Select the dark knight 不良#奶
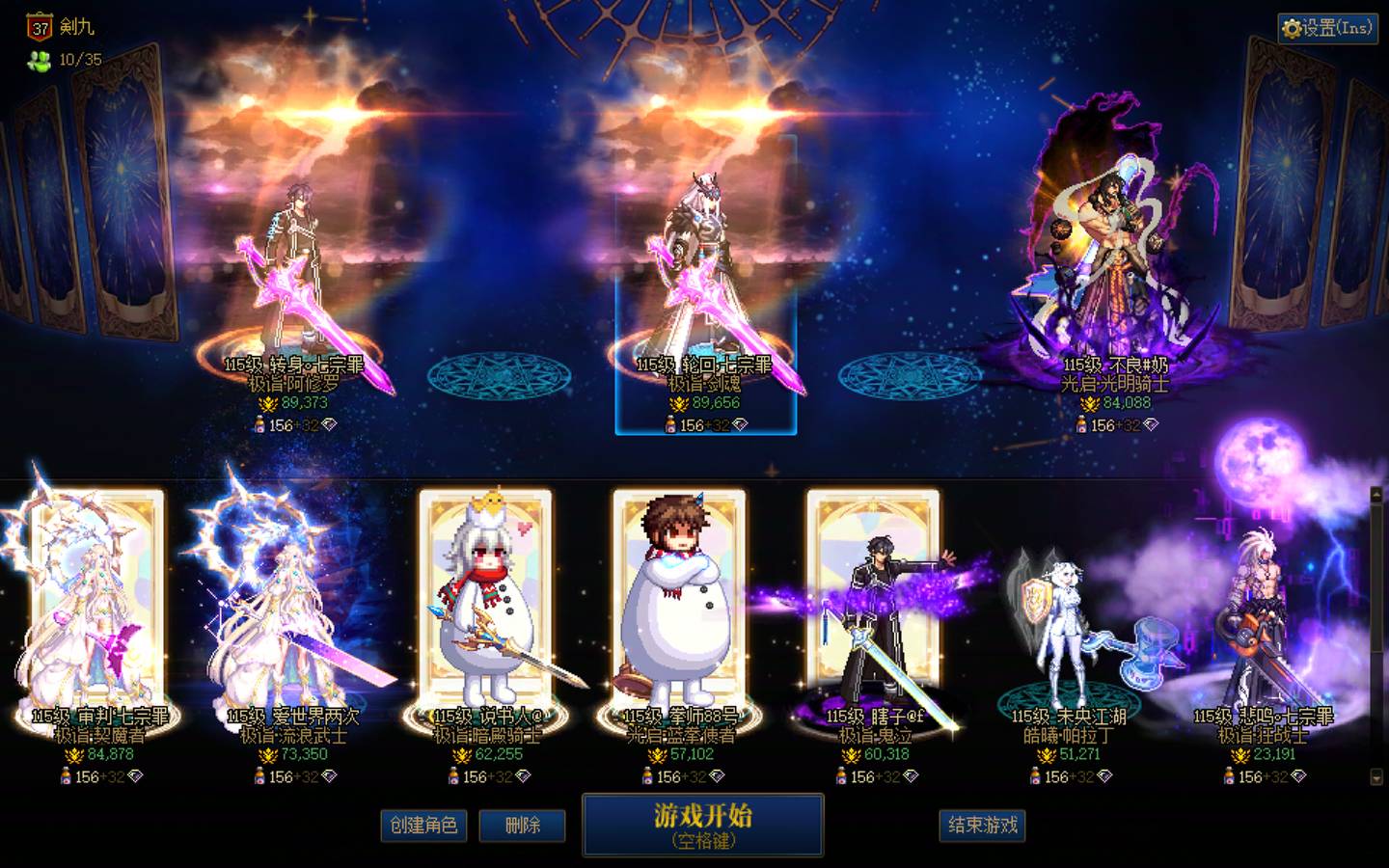Image resolution: width=1389 pixels, height=868 pixels. click(x=1109, y=241)
